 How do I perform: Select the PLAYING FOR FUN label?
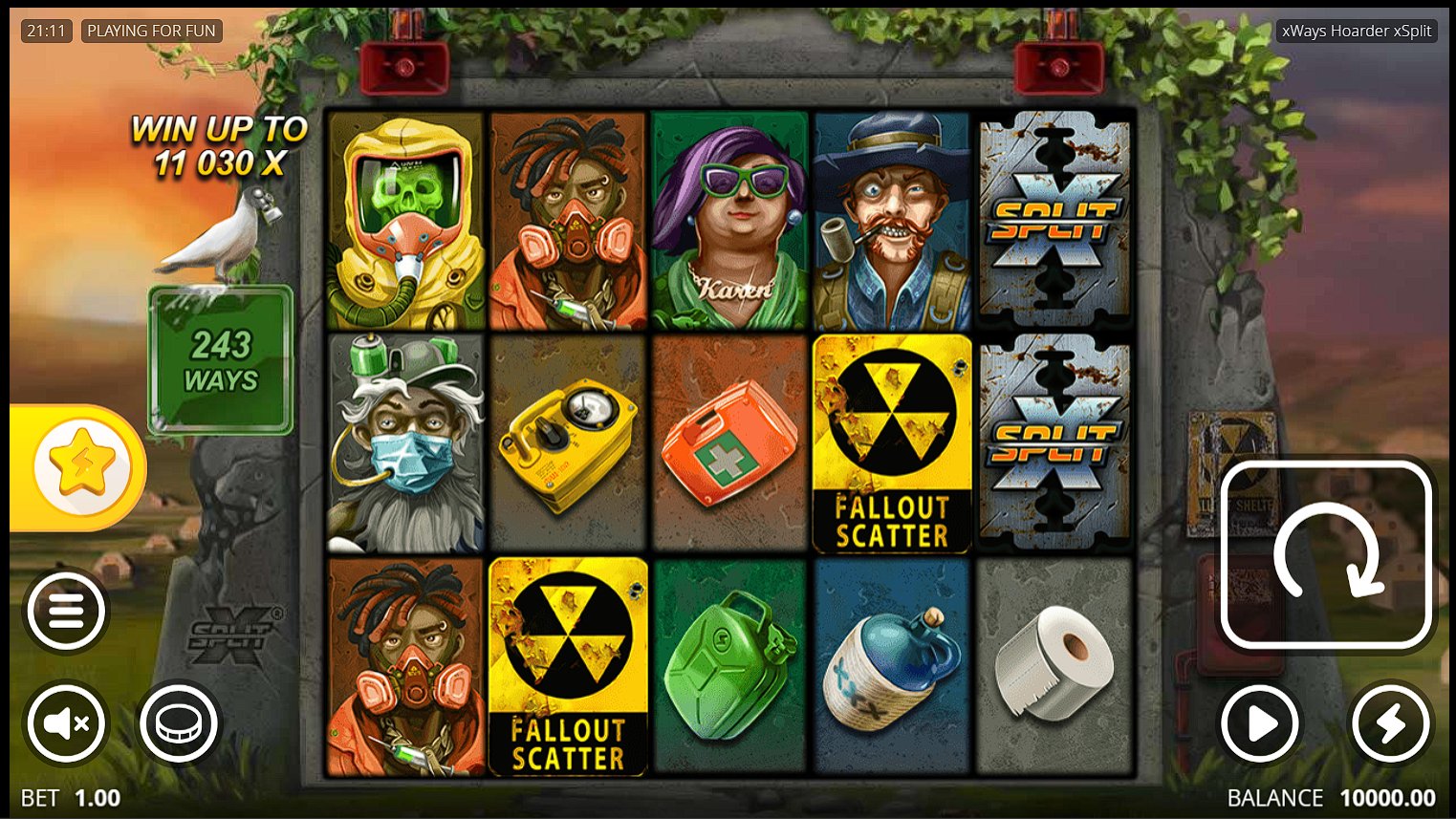tap(152, 30)
